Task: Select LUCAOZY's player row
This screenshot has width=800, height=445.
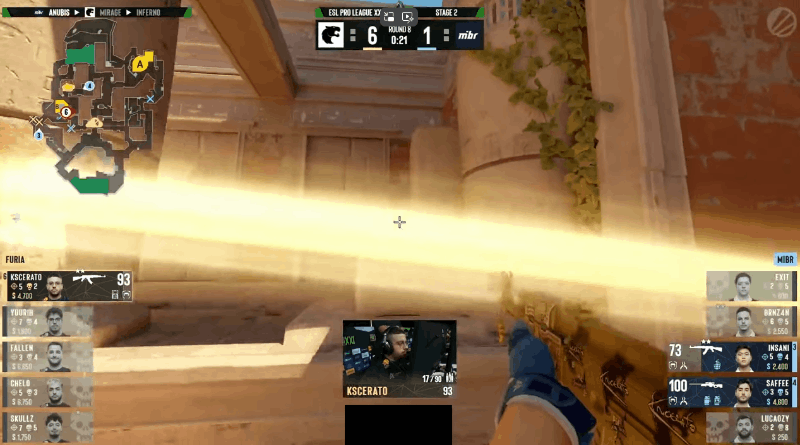Action: (751, 425)
